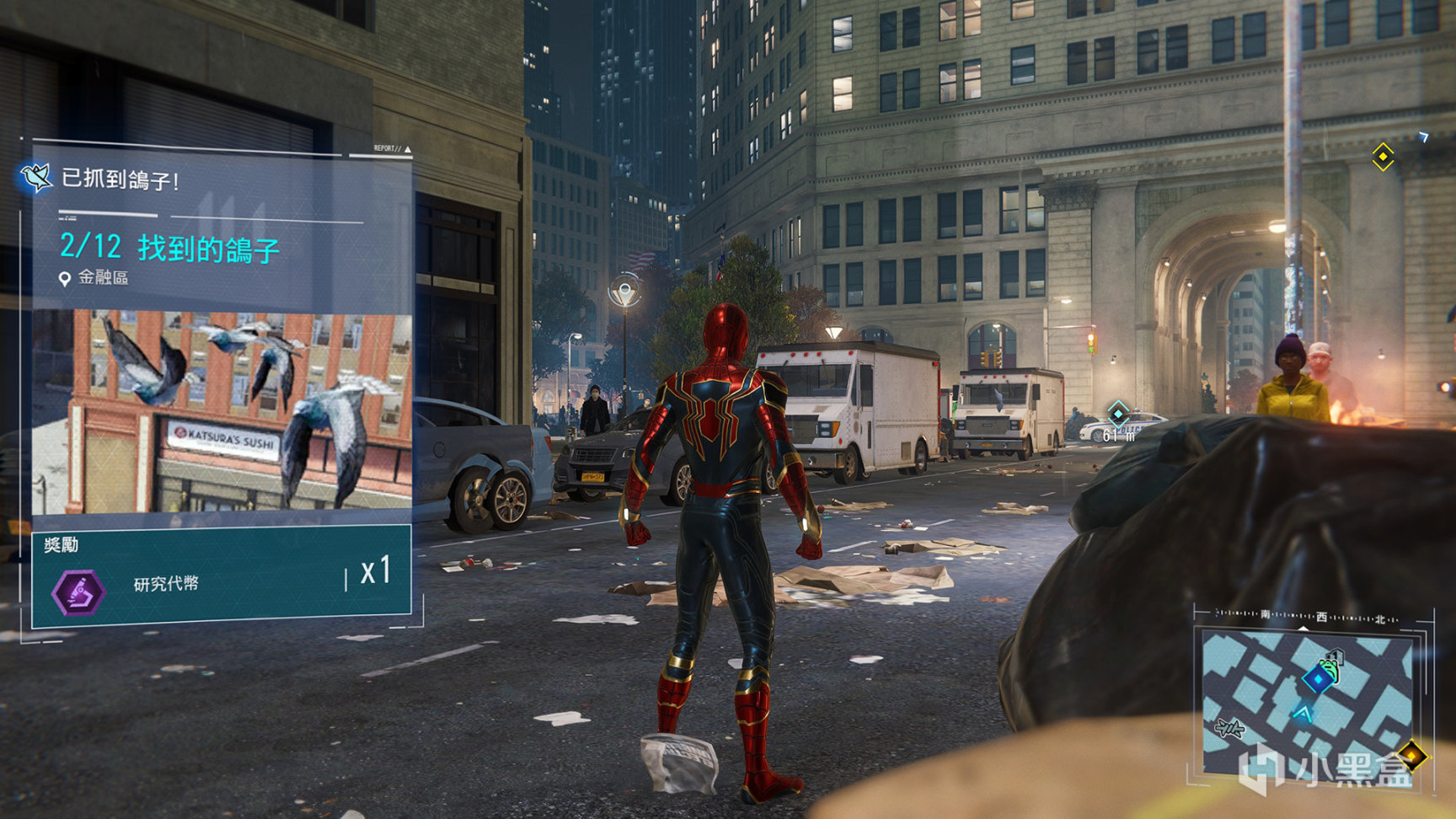1456x819 pixels.
Task: Click the crossed-tools icon on the minimap
Action: (1230, 728)
